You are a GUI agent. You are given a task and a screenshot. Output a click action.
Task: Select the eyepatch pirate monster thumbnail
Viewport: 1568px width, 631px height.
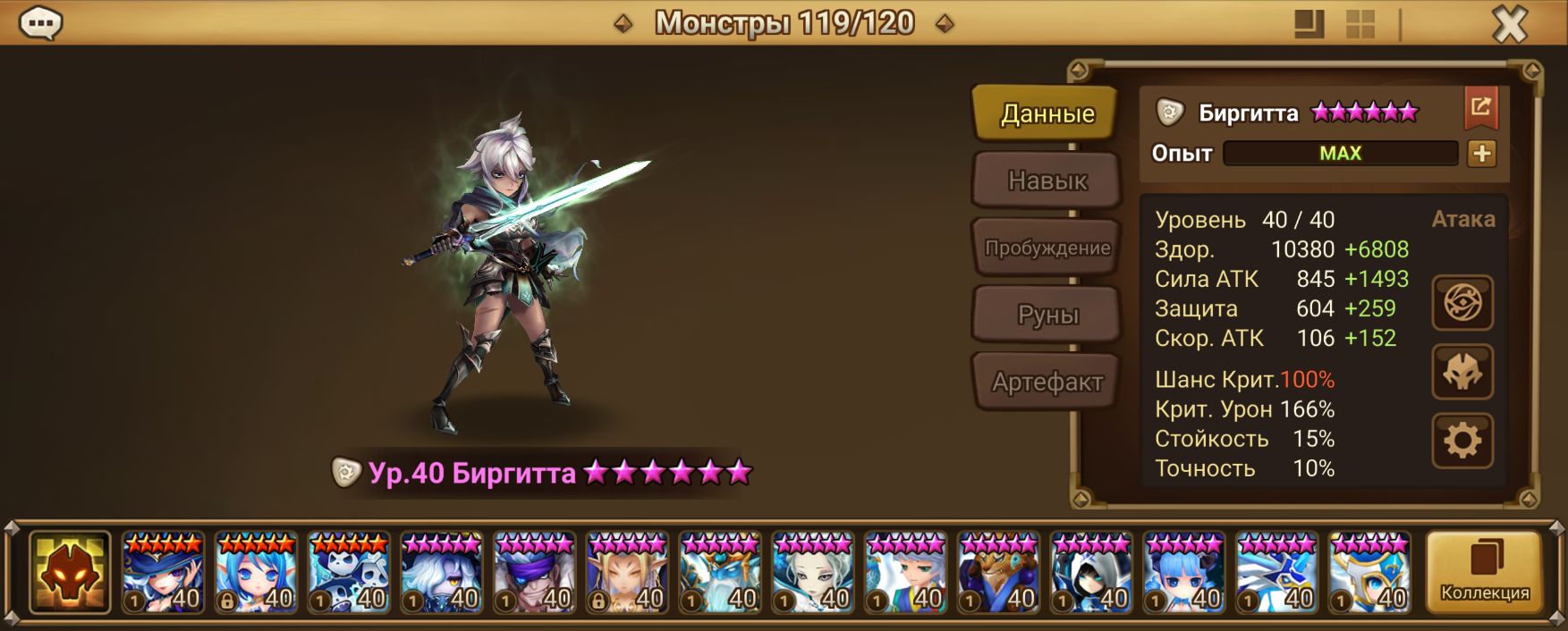point(535,572)
